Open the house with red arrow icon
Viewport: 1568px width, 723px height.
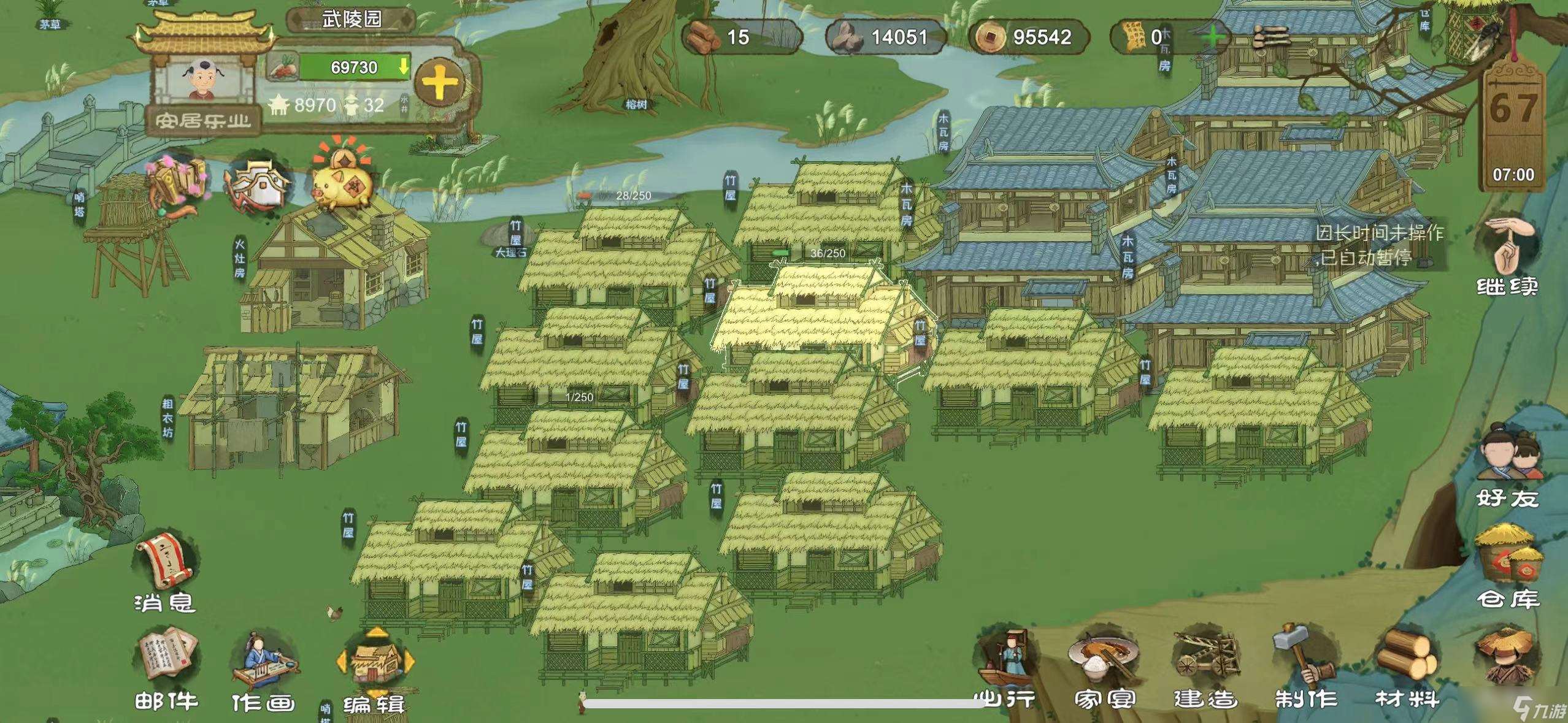(259, 184)
